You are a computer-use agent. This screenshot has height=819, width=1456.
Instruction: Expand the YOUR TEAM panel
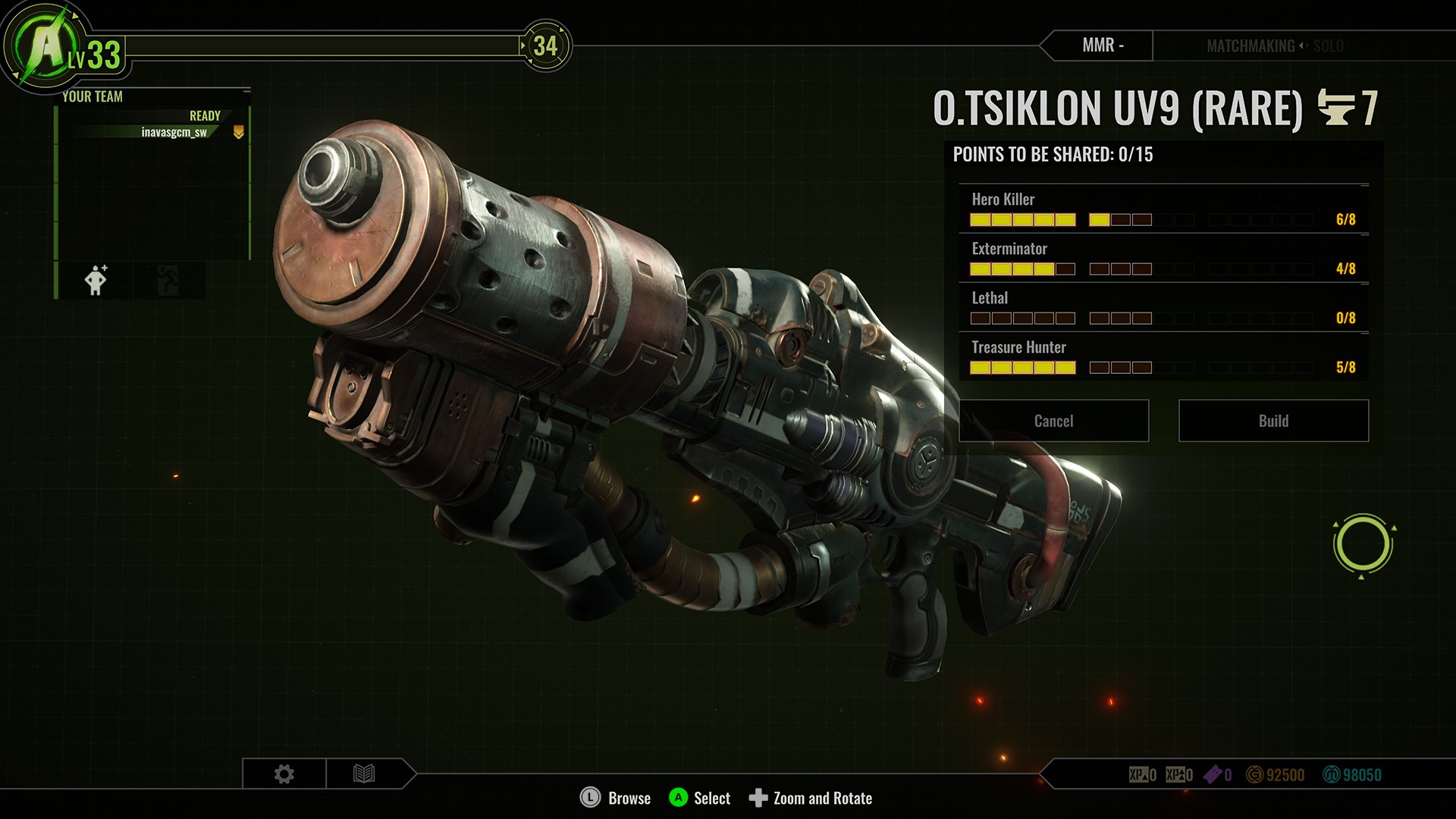click(x=93, y=97)
